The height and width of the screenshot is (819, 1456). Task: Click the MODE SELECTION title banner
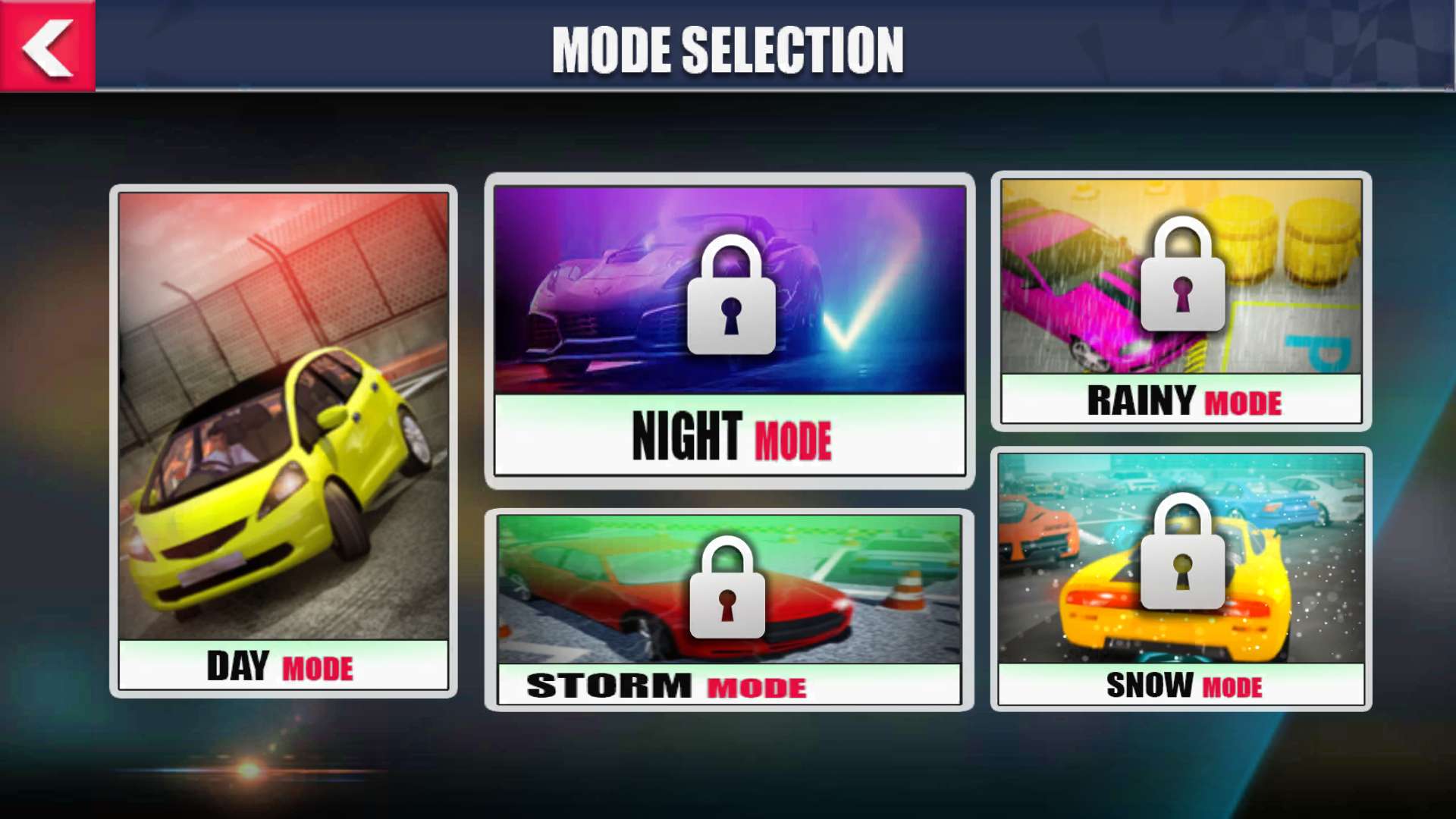coord(728,49)
